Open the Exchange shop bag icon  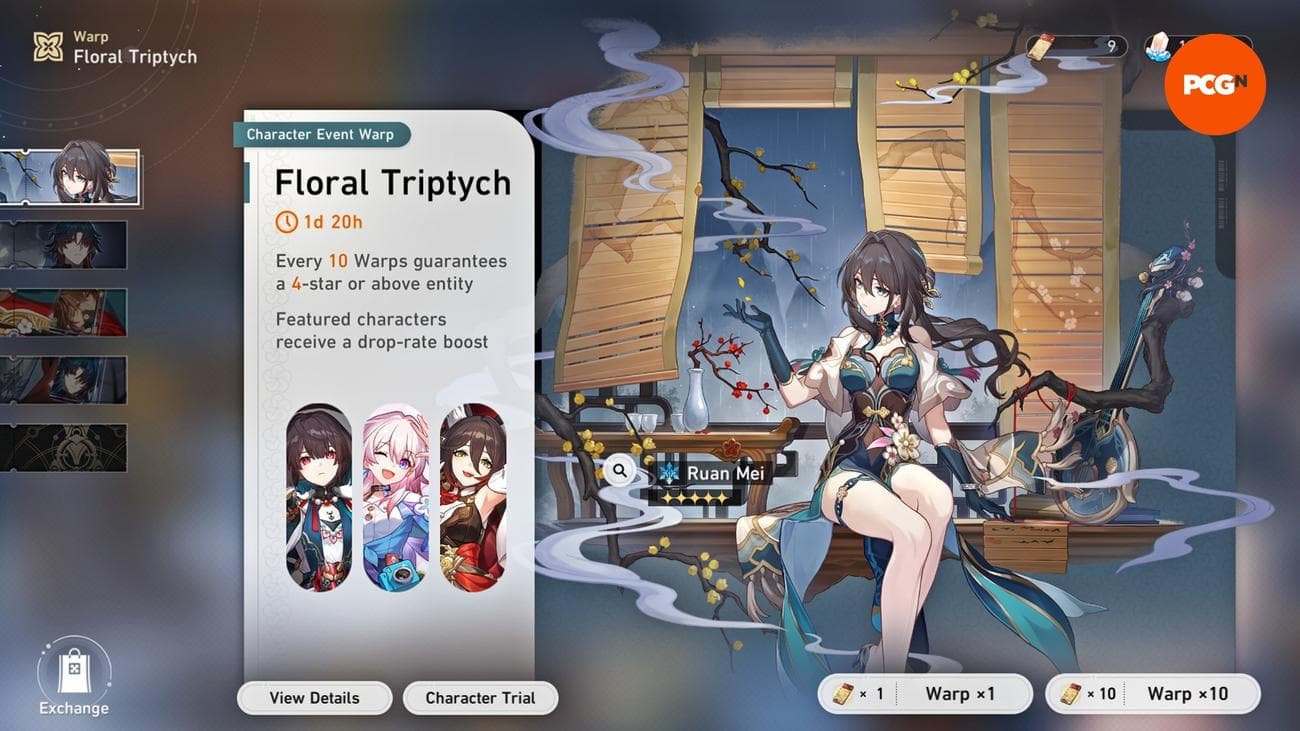coord(72,672)
